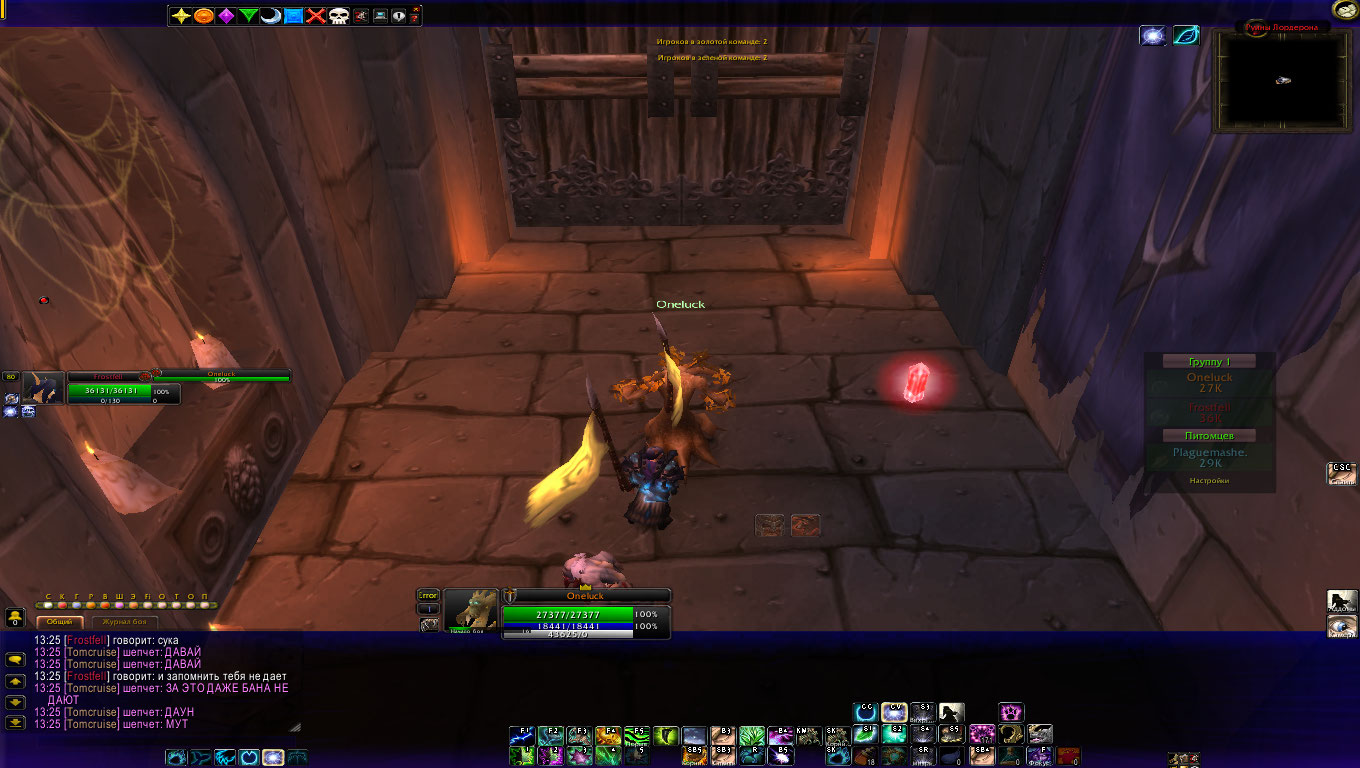
Task: Open the Журнал боя combat log tab
Action: (131, 622)
